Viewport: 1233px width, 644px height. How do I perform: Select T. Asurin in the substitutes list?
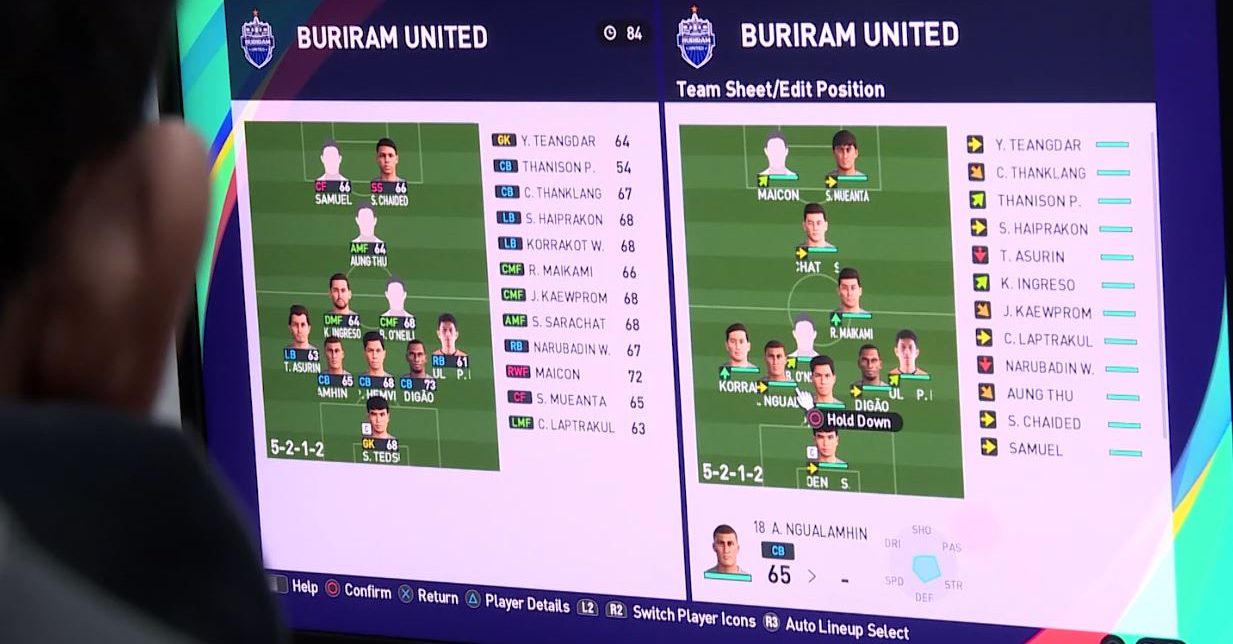1035,256
